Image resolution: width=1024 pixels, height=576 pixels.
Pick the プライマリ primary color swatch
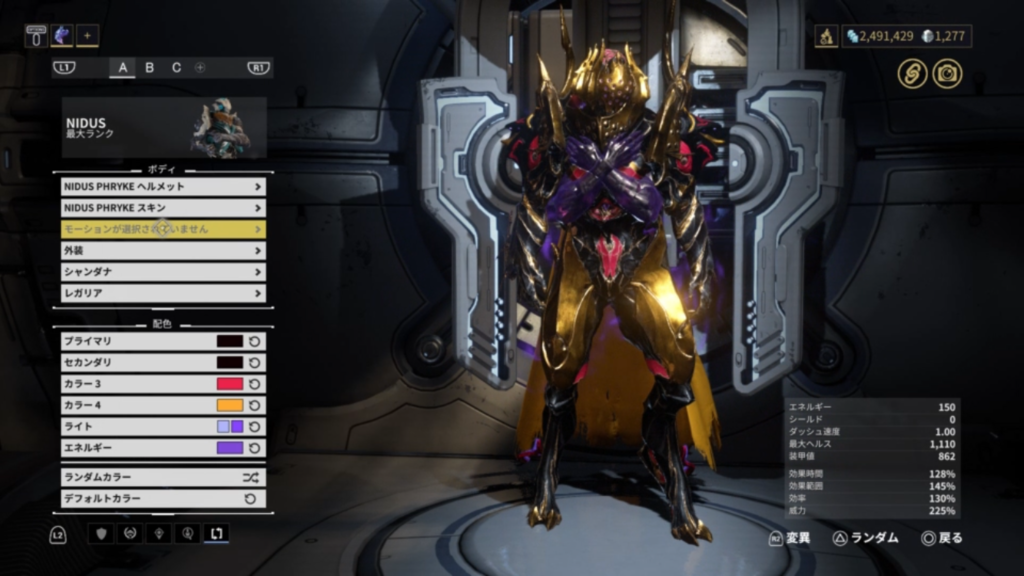[230, 341]
